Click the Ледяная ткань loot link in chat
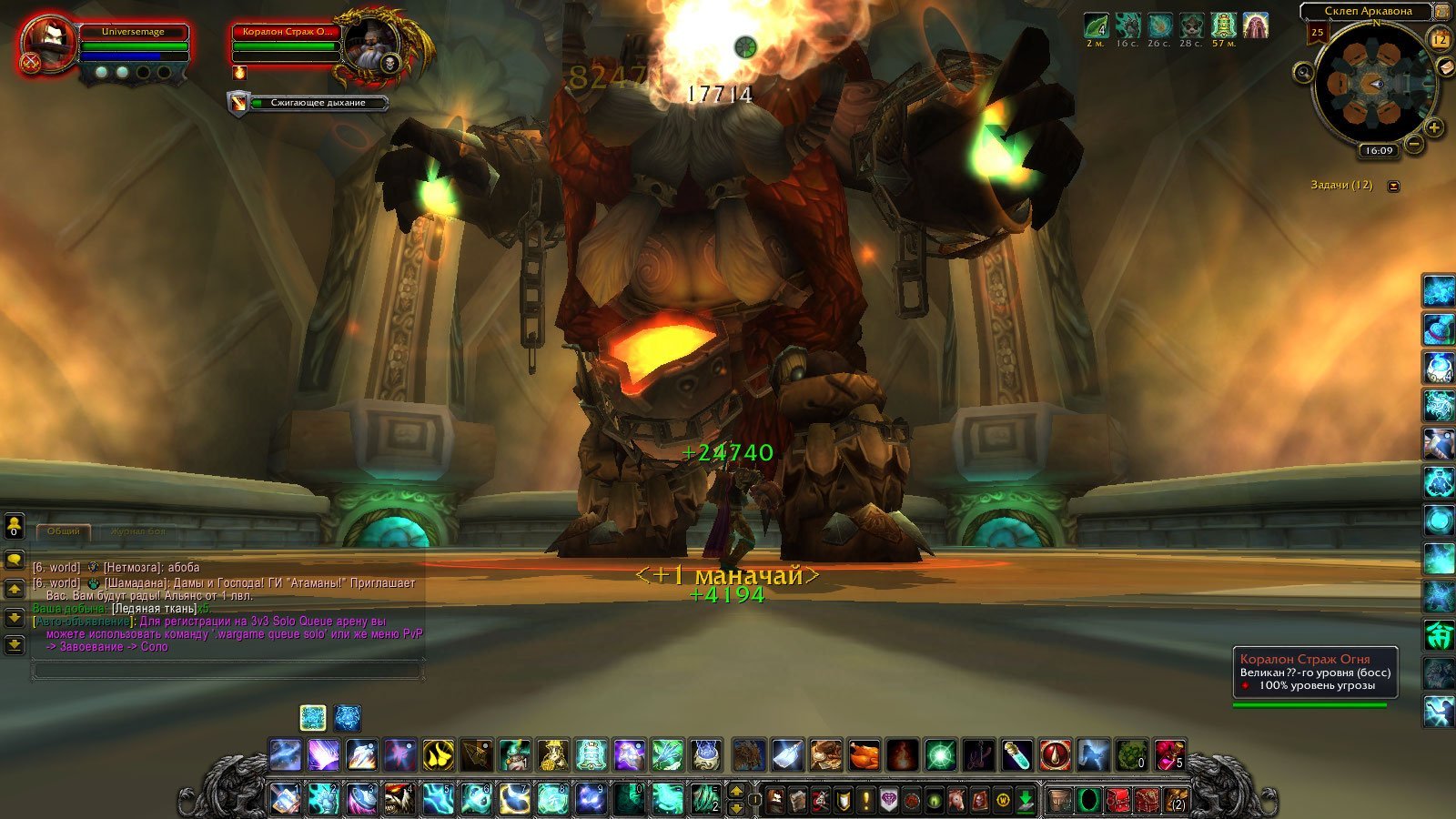 coord(153,608)
